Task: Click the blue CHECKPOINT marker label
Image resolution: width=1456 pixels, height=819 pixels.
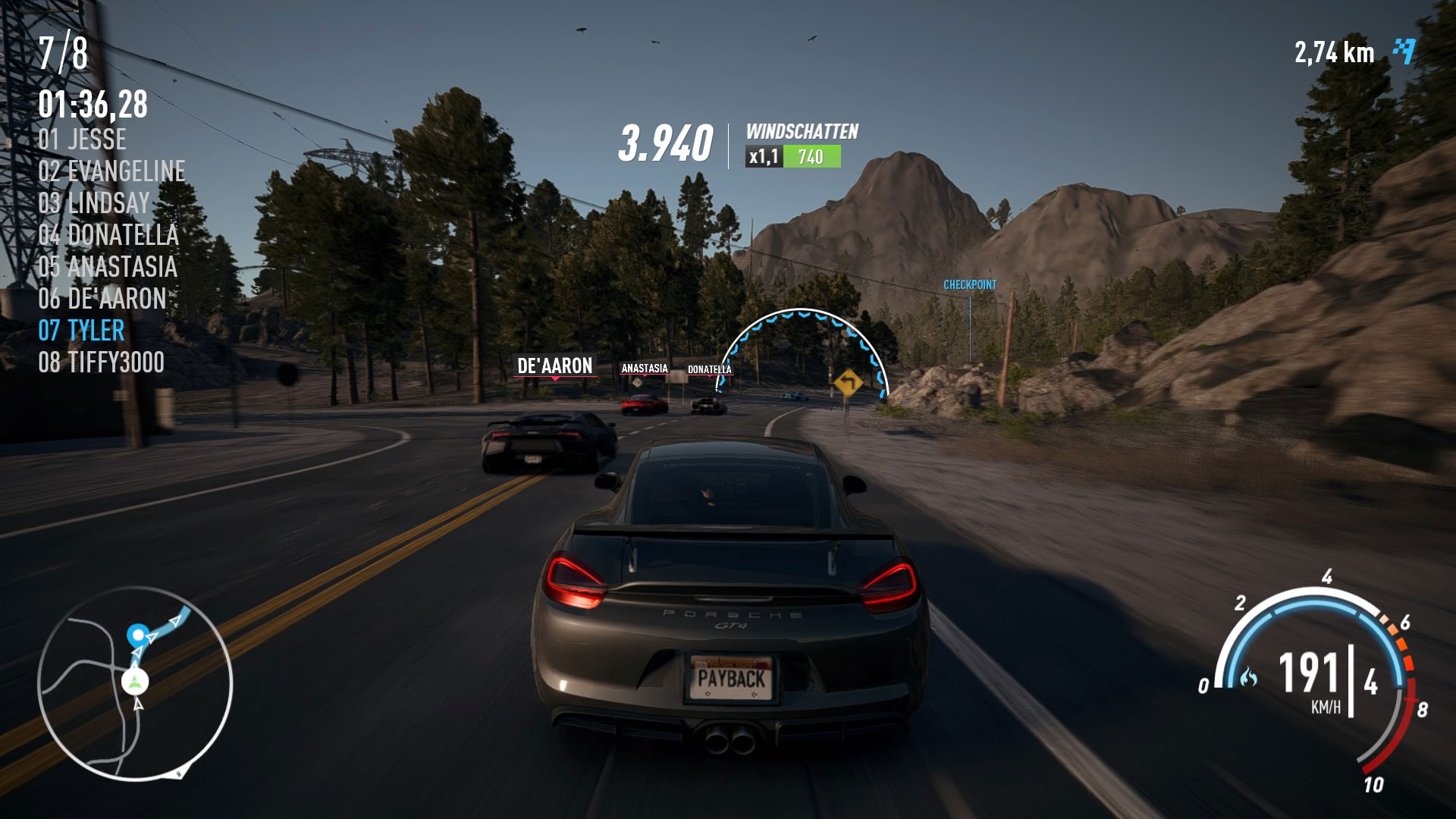Action: pyautogui.click(x=969, y=285)
